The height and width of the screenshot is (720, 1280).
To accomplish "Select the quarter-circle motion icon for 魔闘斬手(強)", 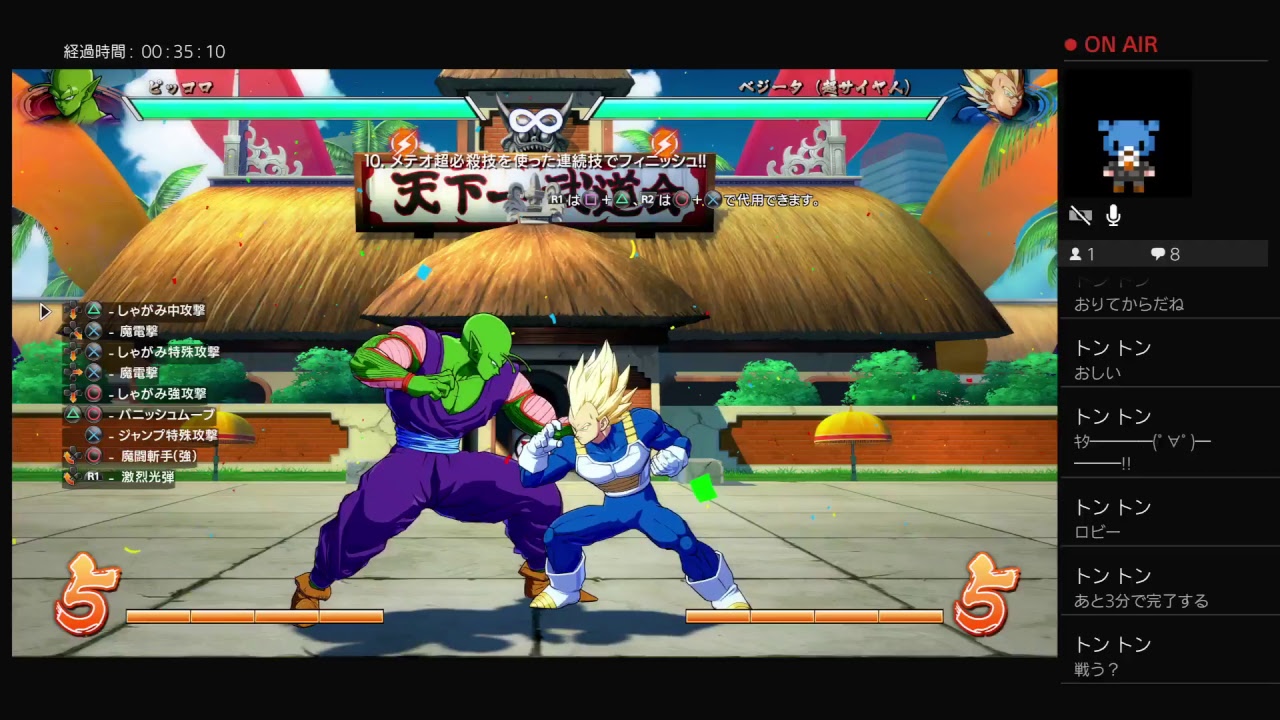I will pos(72,455).
